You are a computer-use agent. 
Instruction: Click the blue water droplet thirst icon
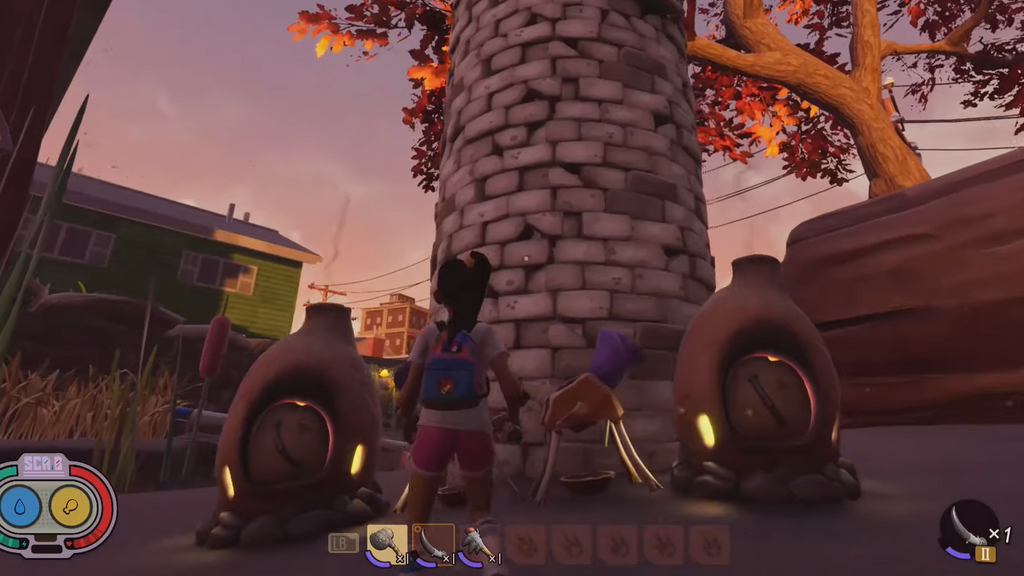click(x=20, y=506)
